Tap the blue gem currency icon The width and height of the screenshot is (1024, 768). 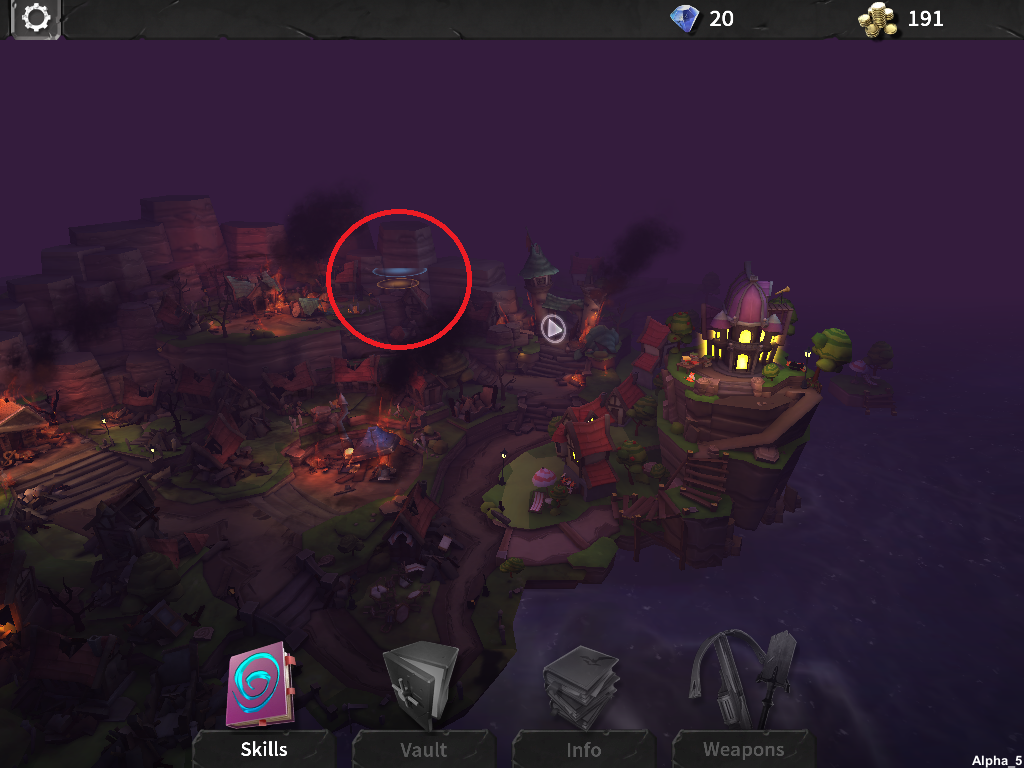686,18
